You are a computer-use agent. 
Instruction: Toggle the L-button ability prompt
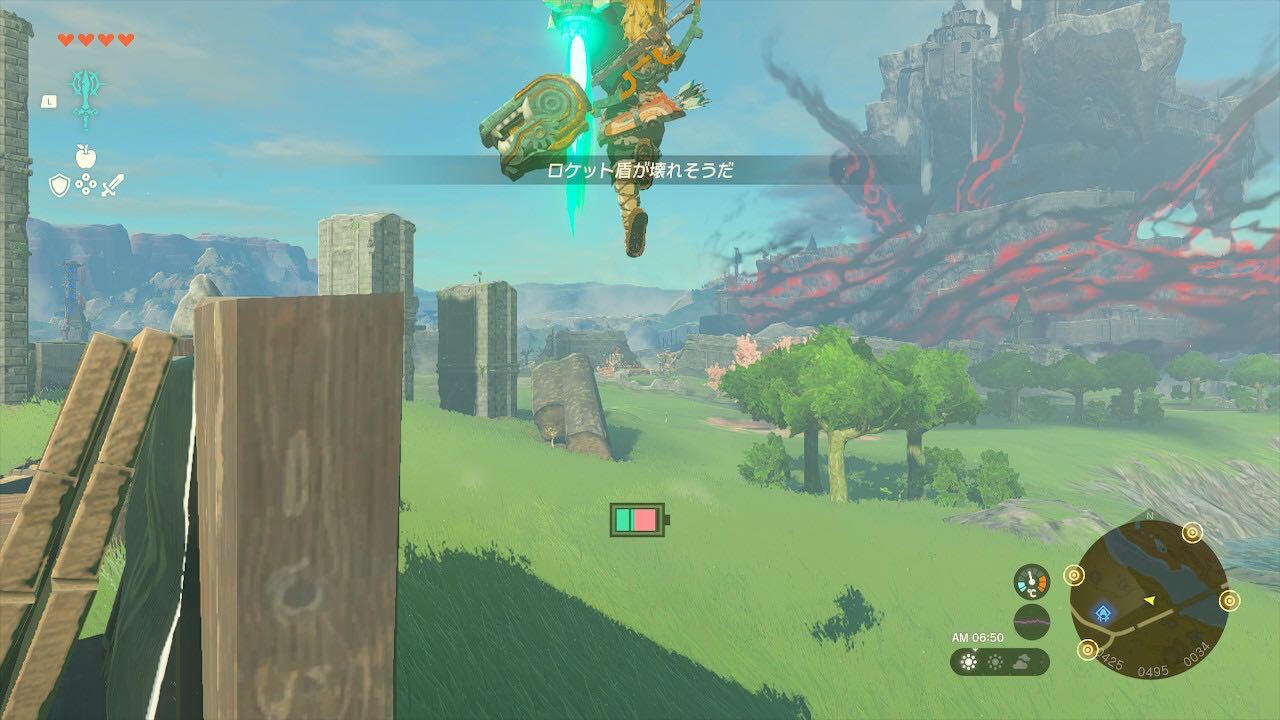pos(49,100)
